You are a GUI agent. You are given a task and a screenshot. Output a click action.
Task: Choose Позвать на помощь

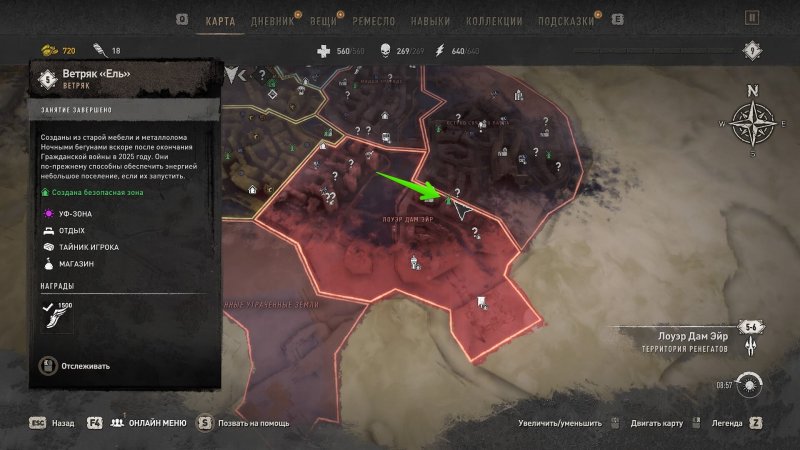click(246, 423)
